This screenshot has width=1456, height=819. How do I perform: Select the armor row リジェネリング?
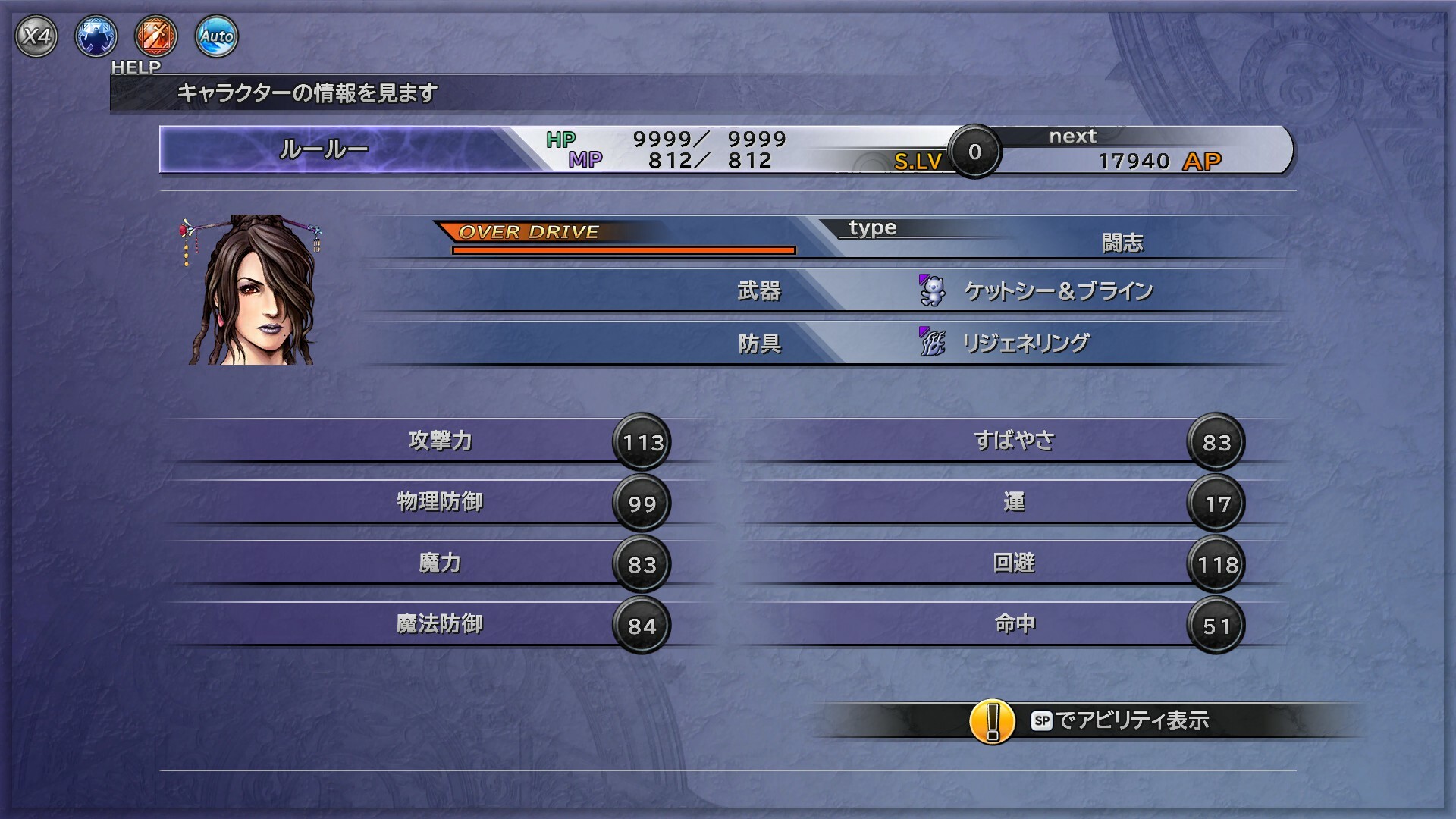1024,344
